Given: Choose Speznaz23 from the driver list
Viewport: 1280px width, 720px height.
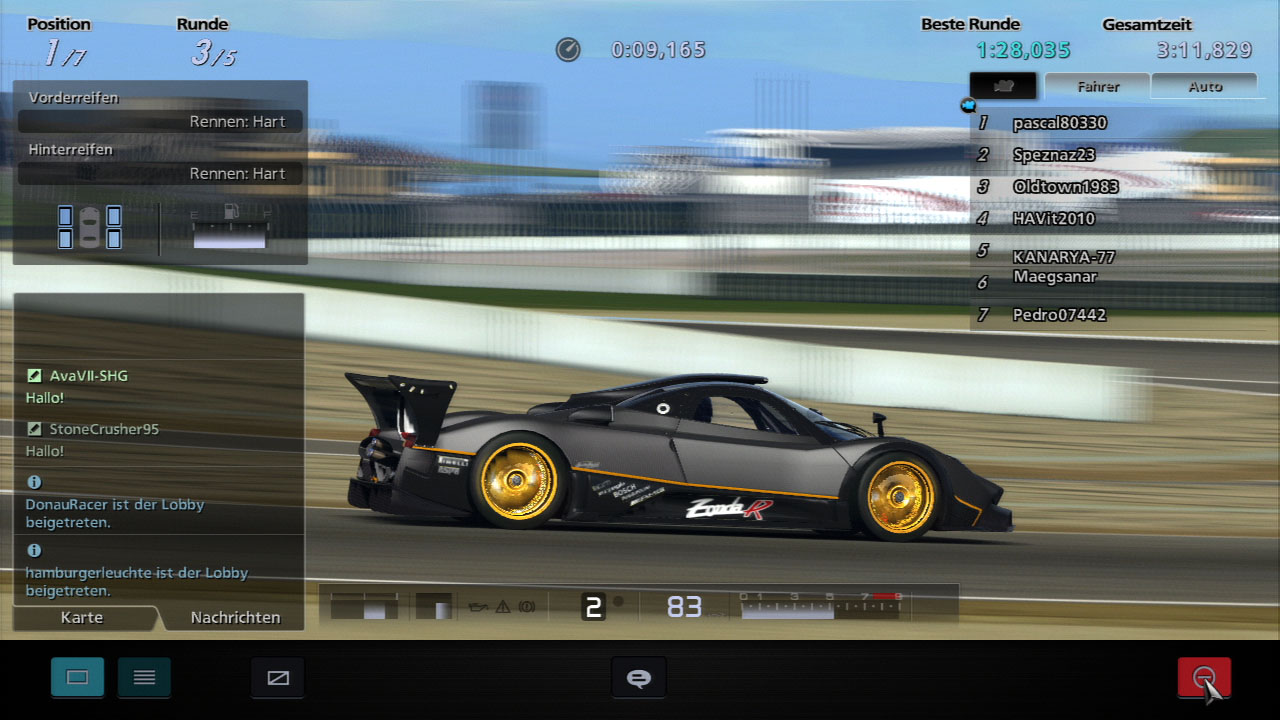Looking at the screenshot, I should 1053,155.
